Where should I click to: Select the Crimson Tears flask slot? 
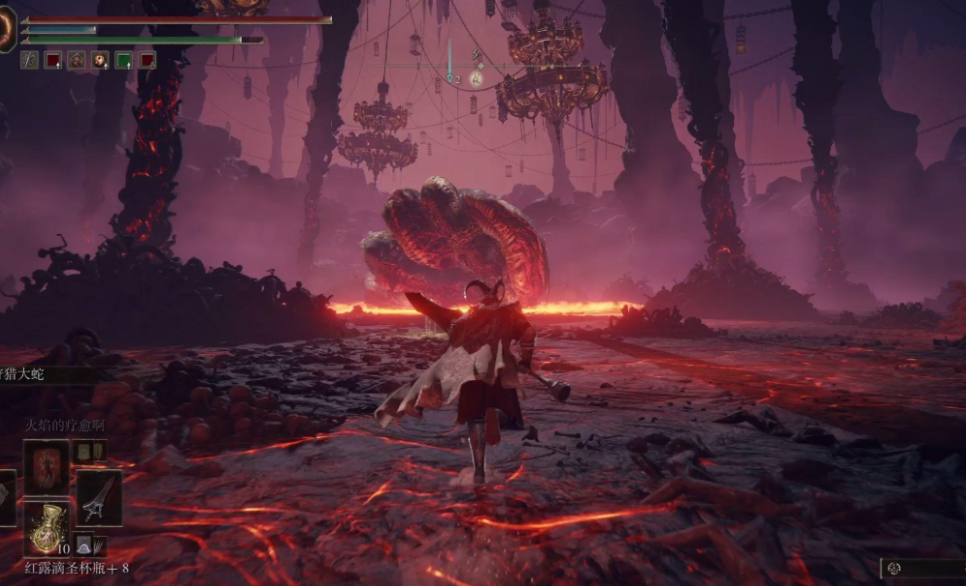pyautogui.click(x=47, y=527)
